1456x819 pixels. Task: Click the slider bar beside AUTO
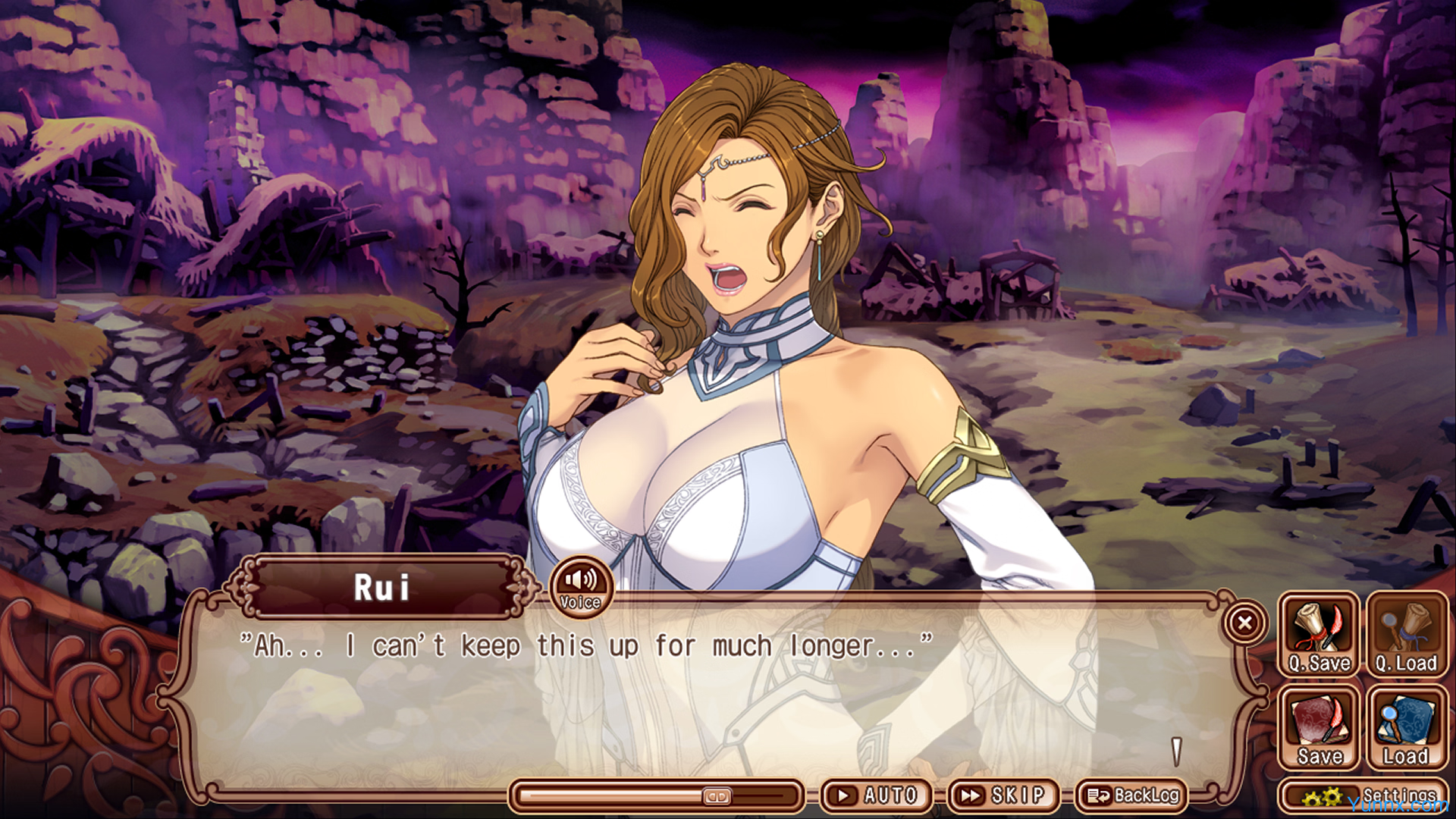[x=657, y=796]
